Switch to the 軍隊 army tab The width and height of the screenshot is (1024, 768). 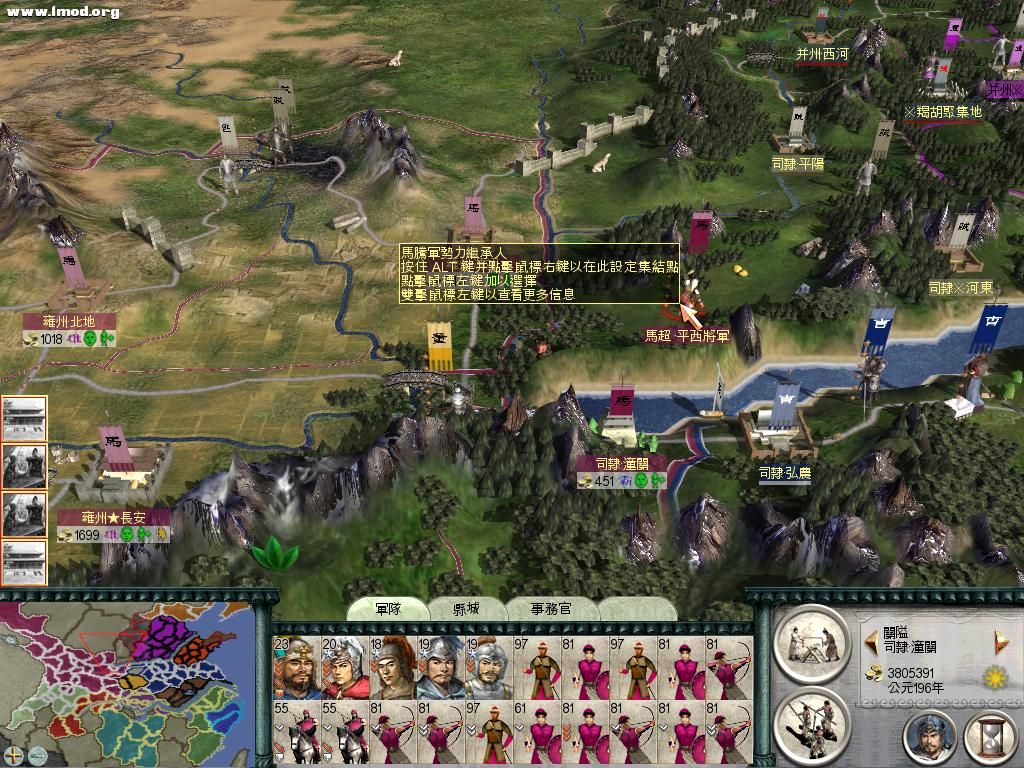click(x=387, y=609)
